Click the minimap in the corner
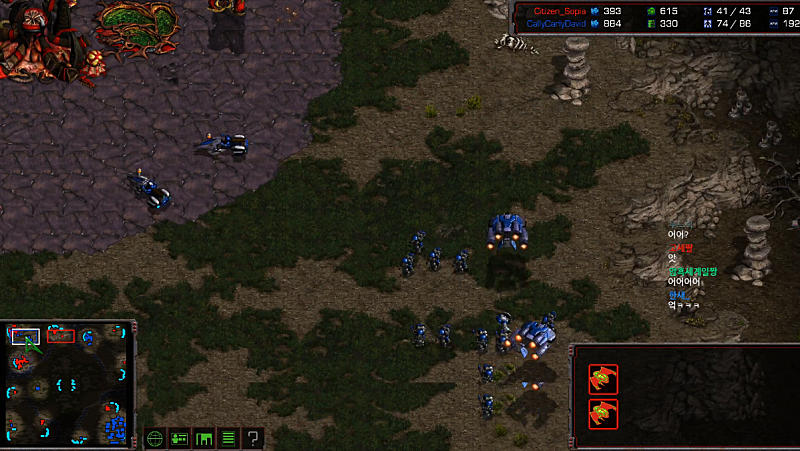Viewport: 800px width, 451px height. (68, 384)
